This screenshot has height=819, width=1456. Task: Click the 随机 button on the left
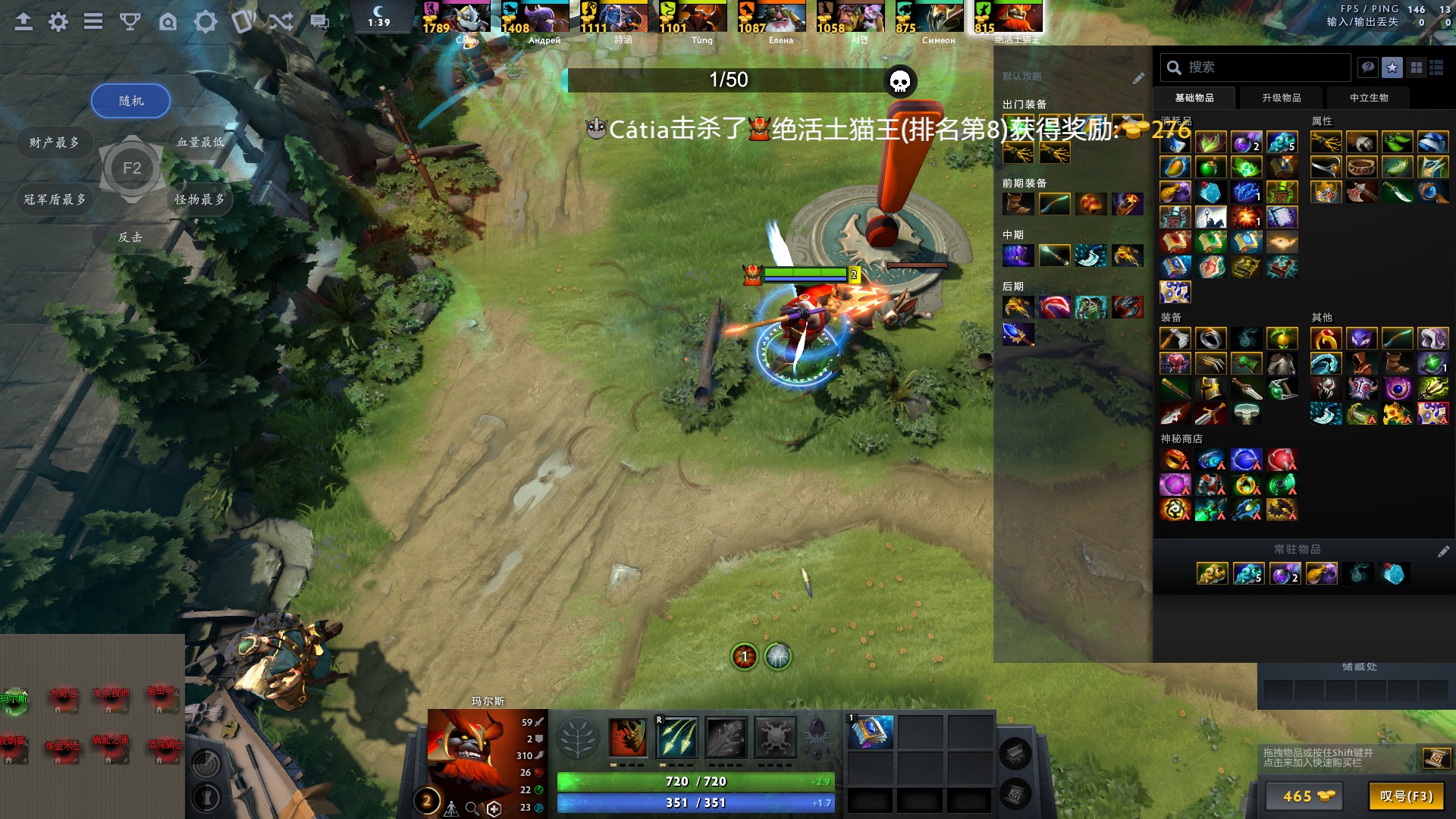[x=130, y=100]
